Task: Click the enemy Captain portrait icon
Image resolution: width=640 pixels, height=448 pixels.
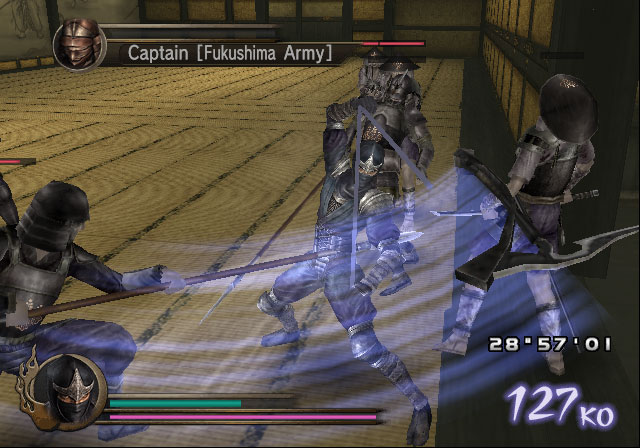Action: click(79, 45)
